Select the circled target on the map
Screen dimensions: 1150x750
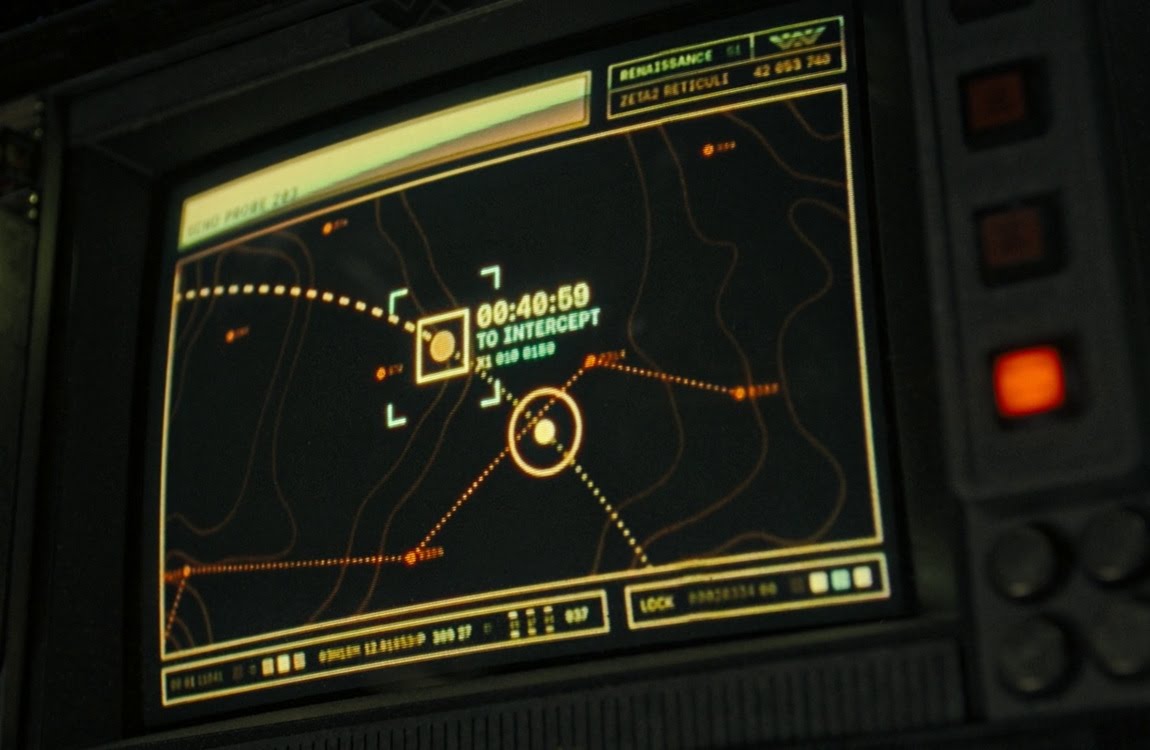[x=544, y=432]
